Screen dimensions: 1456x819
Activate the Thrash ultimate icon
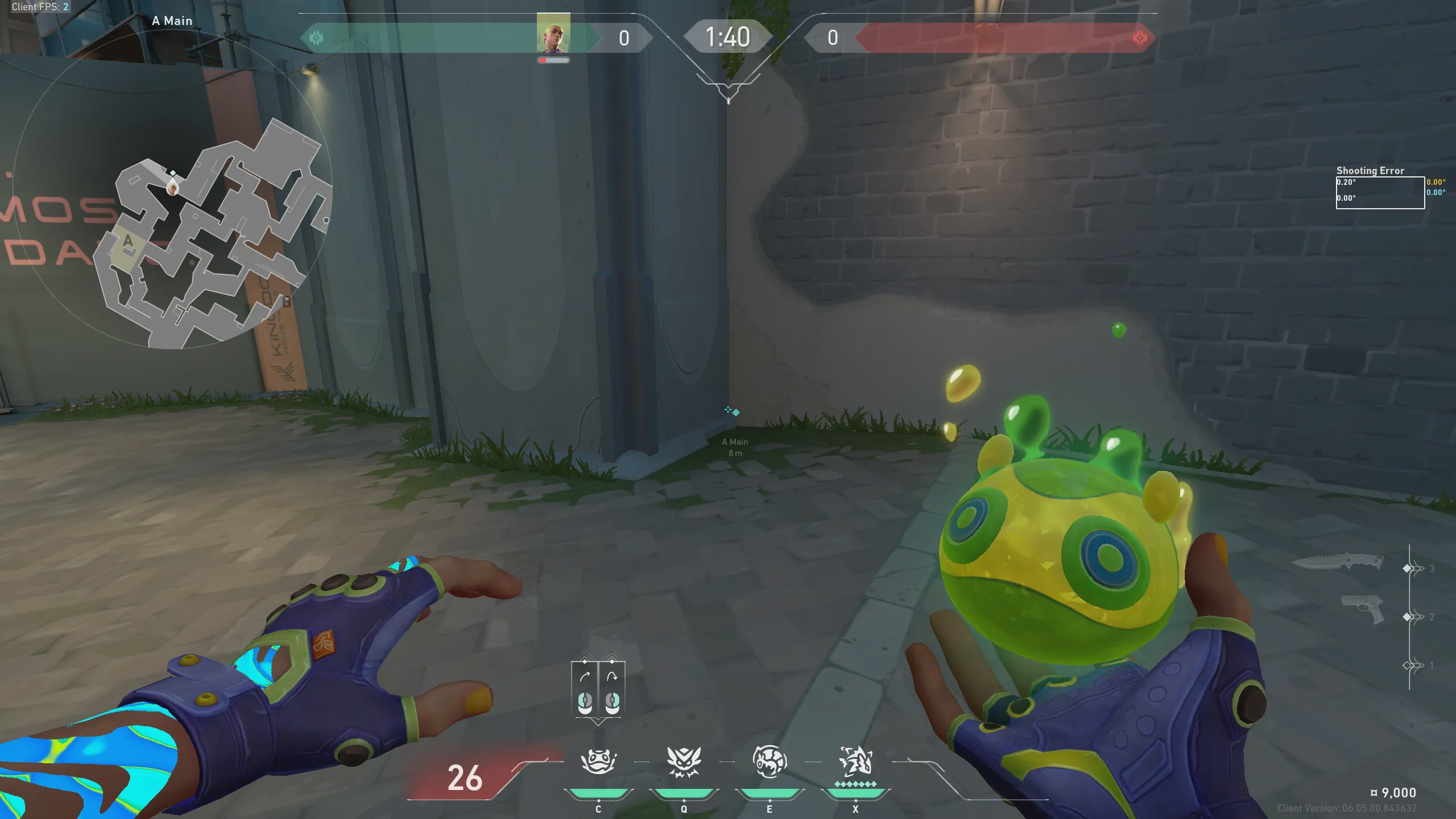[x=855, y=761]
